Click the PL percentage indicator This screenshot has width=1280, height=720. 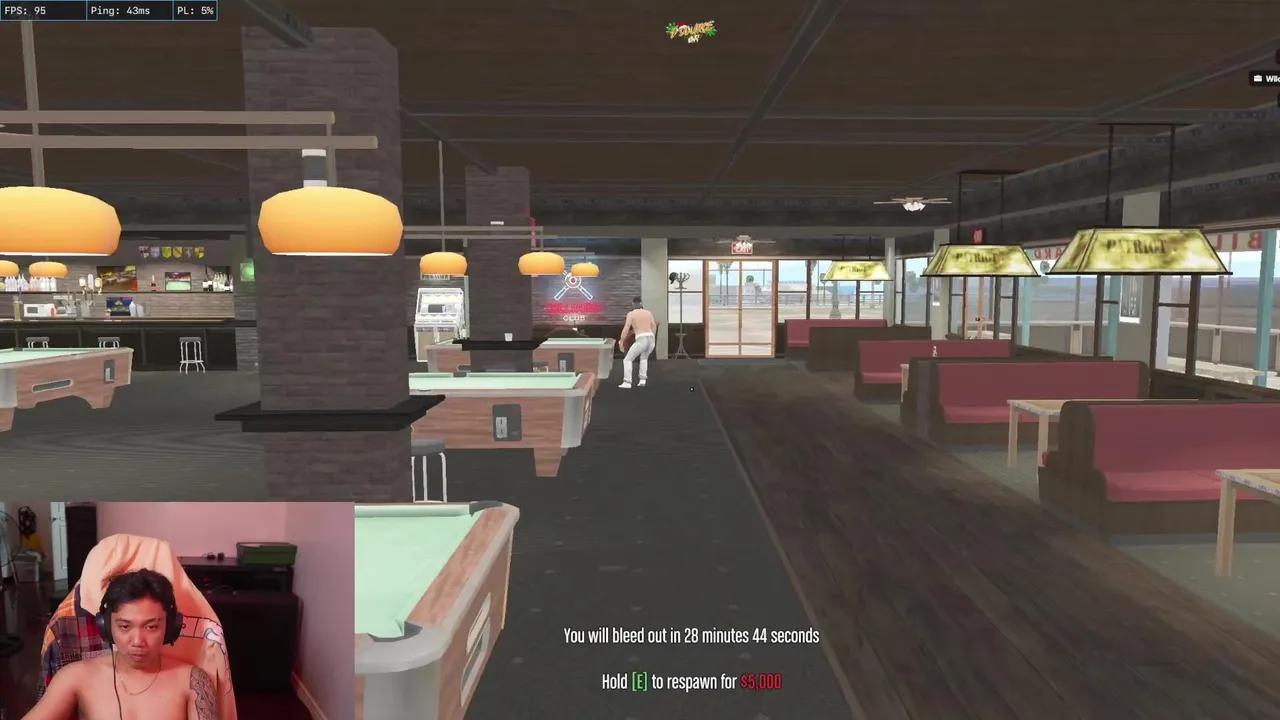point(194,10)
